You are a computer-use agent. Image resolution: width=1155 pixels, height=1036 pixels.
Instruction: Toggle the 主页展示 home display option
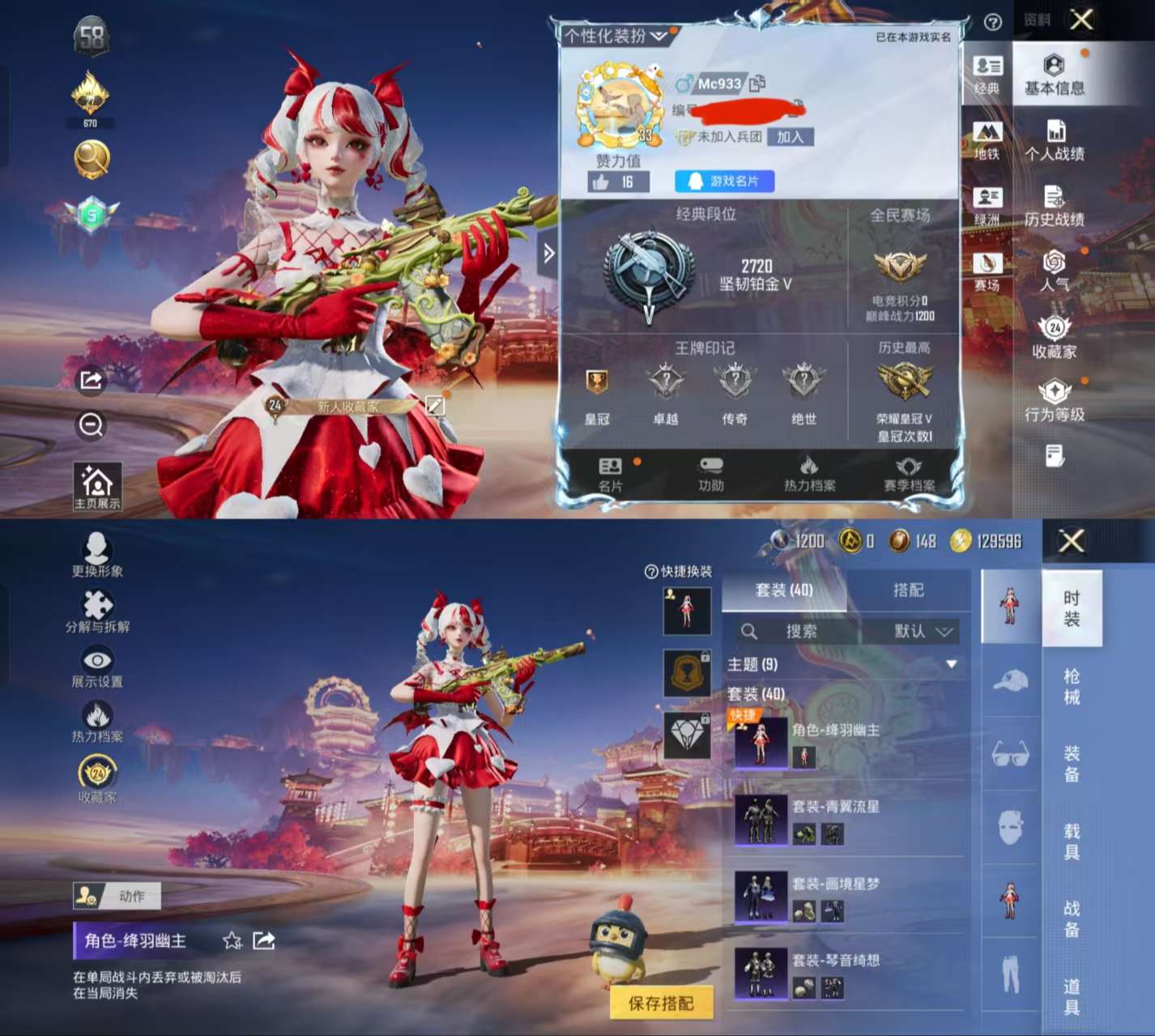click(x=98, y=484)
